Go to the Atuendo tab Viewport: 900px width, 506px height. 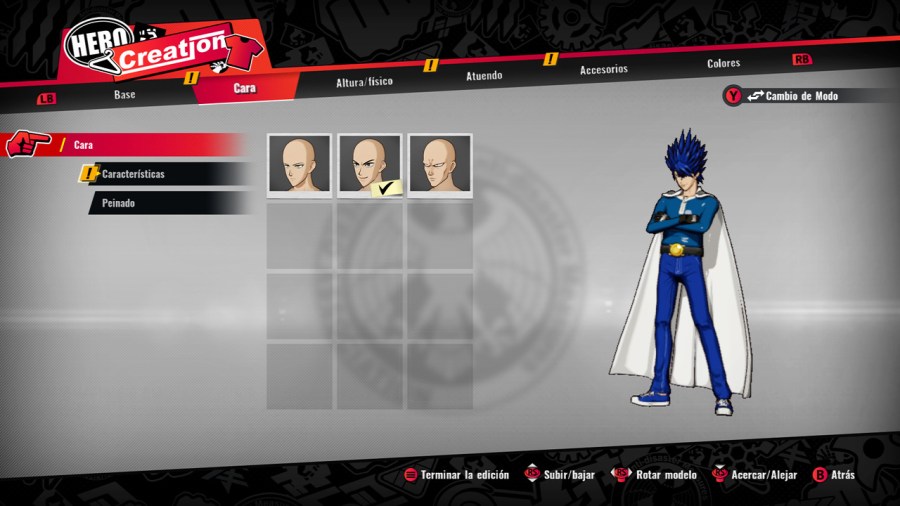click(484, 75)
